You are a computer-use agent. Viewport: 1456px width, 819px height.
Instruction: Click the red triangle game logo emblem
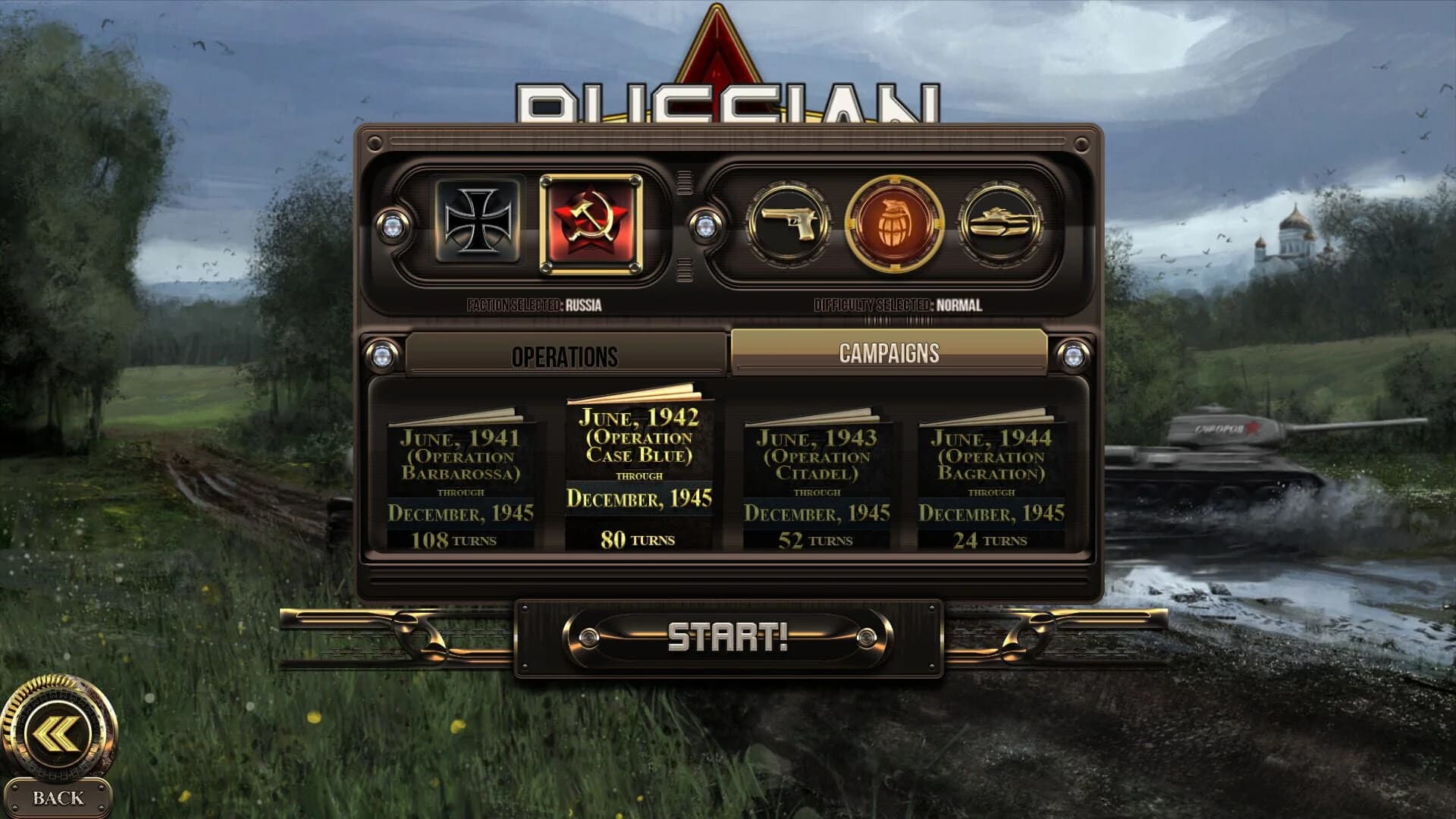[718, 45]
